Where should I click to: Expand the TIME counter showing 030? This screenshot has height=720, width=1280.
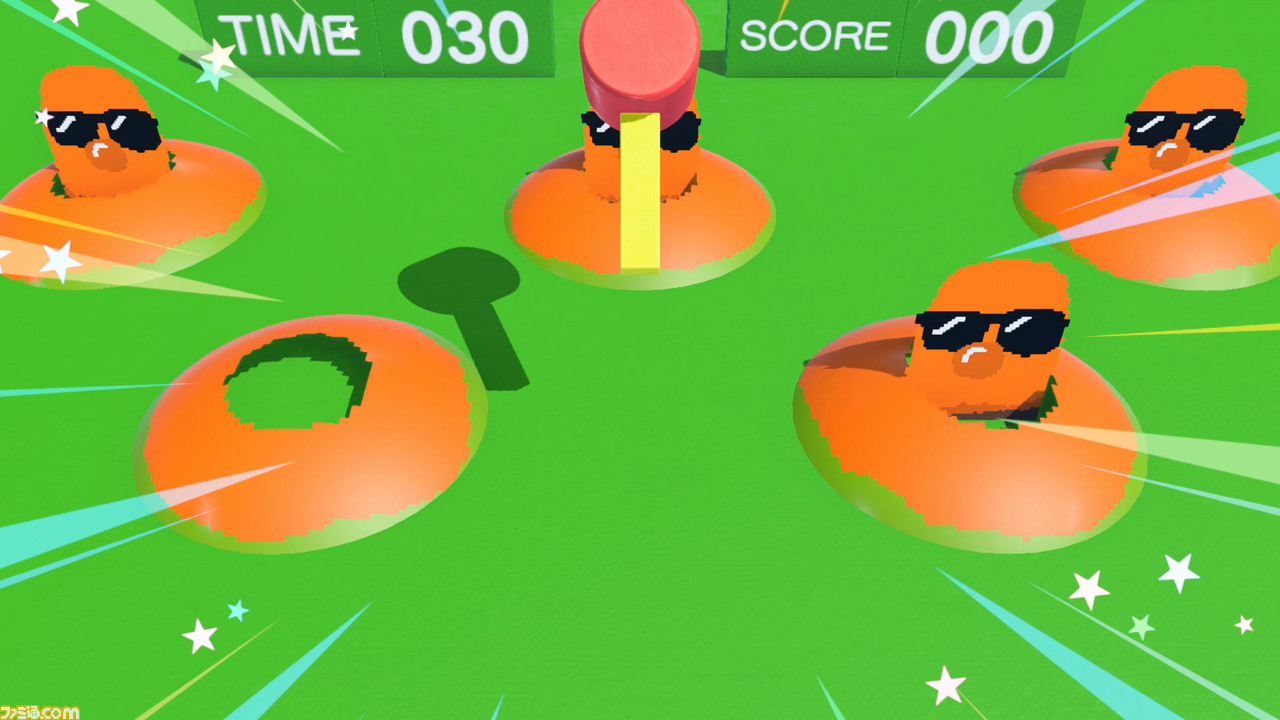coord(470,35)
